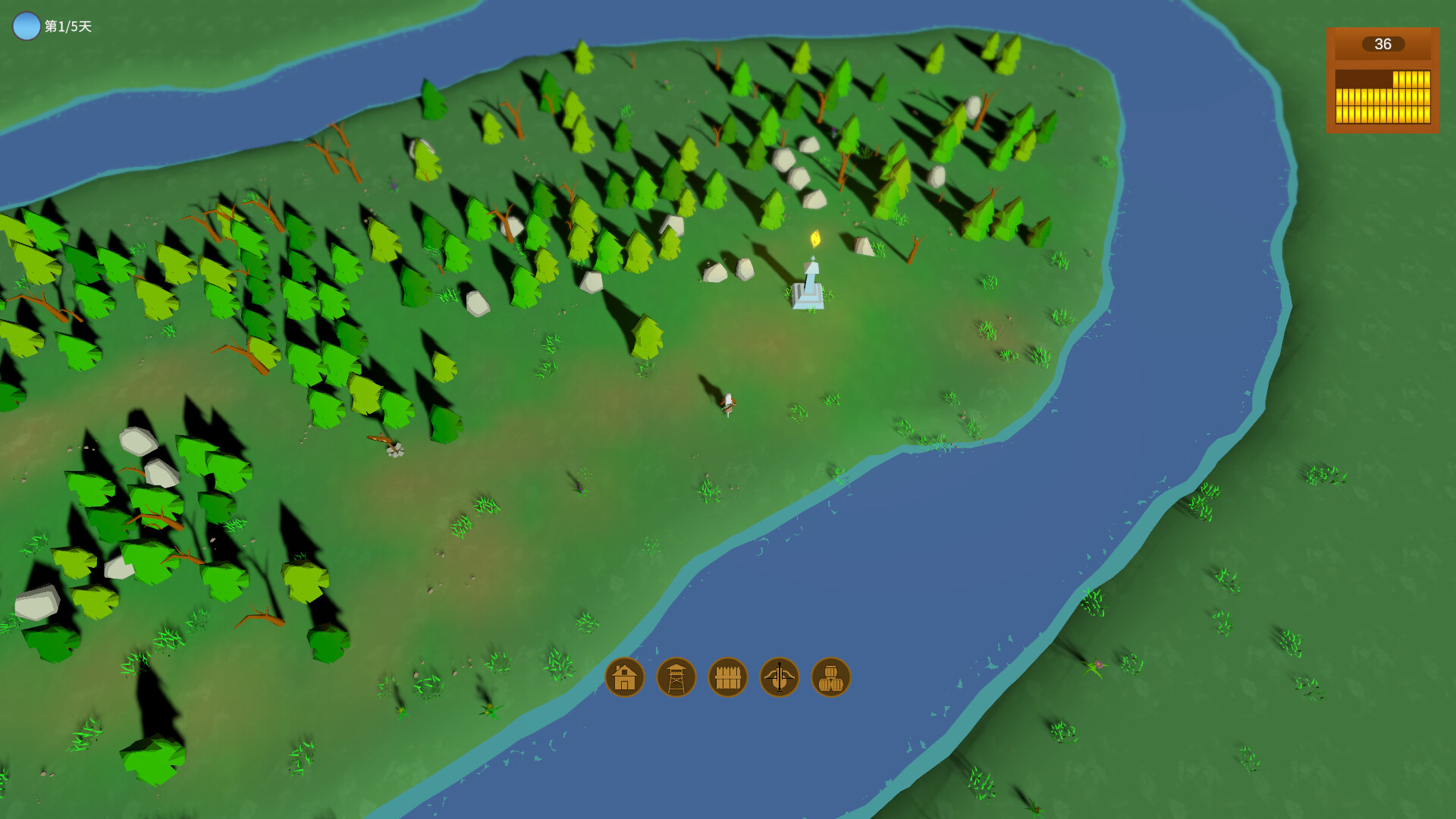Click the empty slot in the wood storage grid

click(1364, 78)
